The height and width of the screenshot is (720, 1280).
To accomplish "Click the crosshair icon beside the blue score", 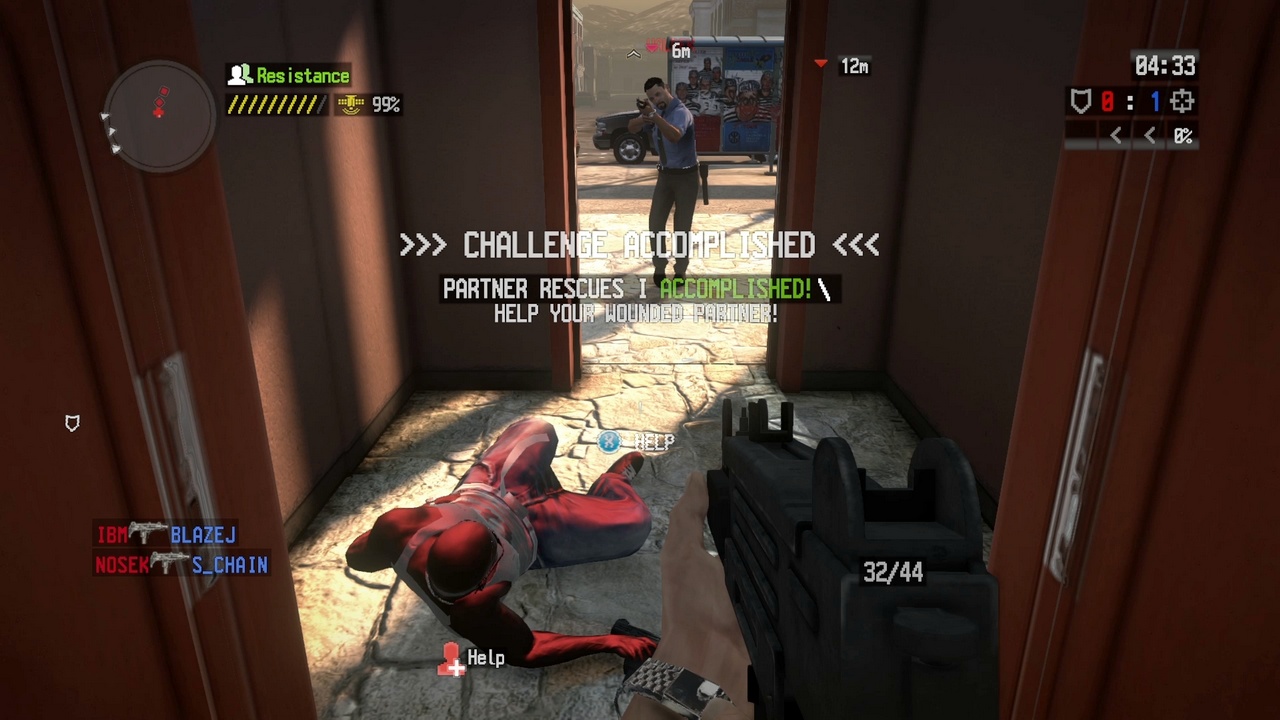I will tap(1182, 101).
